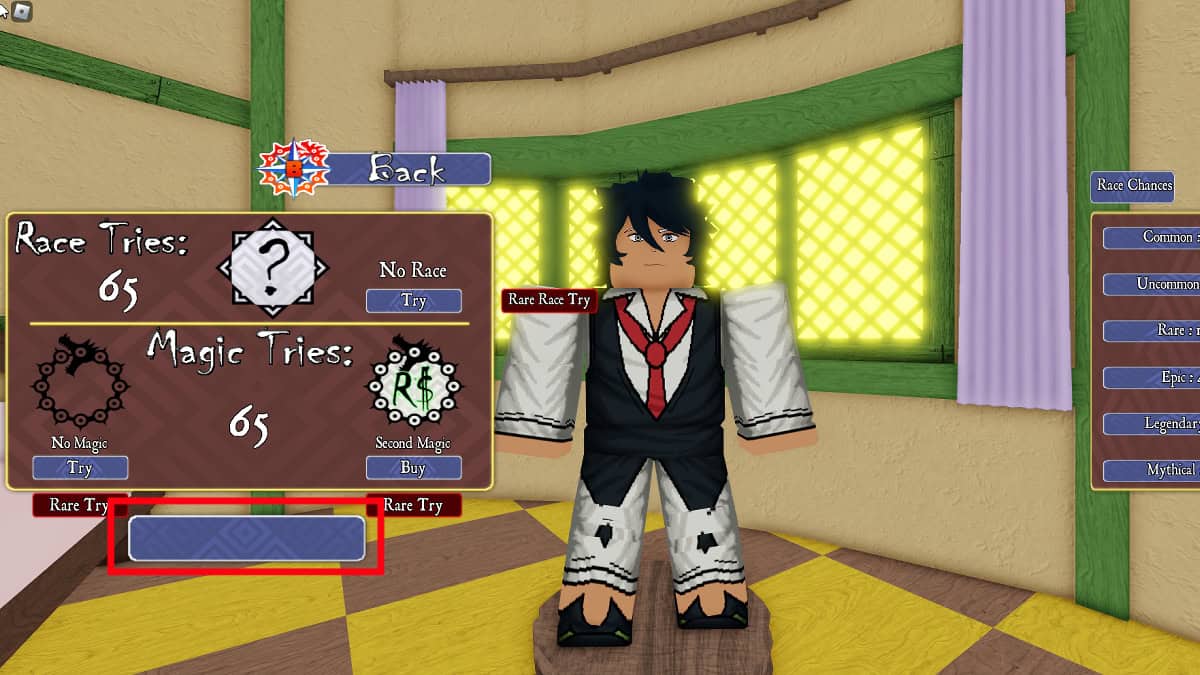The width and height of the screenshot is (1200, 675).
Task: Open the Race Chances panel
Action: [x=1134, y=185]
